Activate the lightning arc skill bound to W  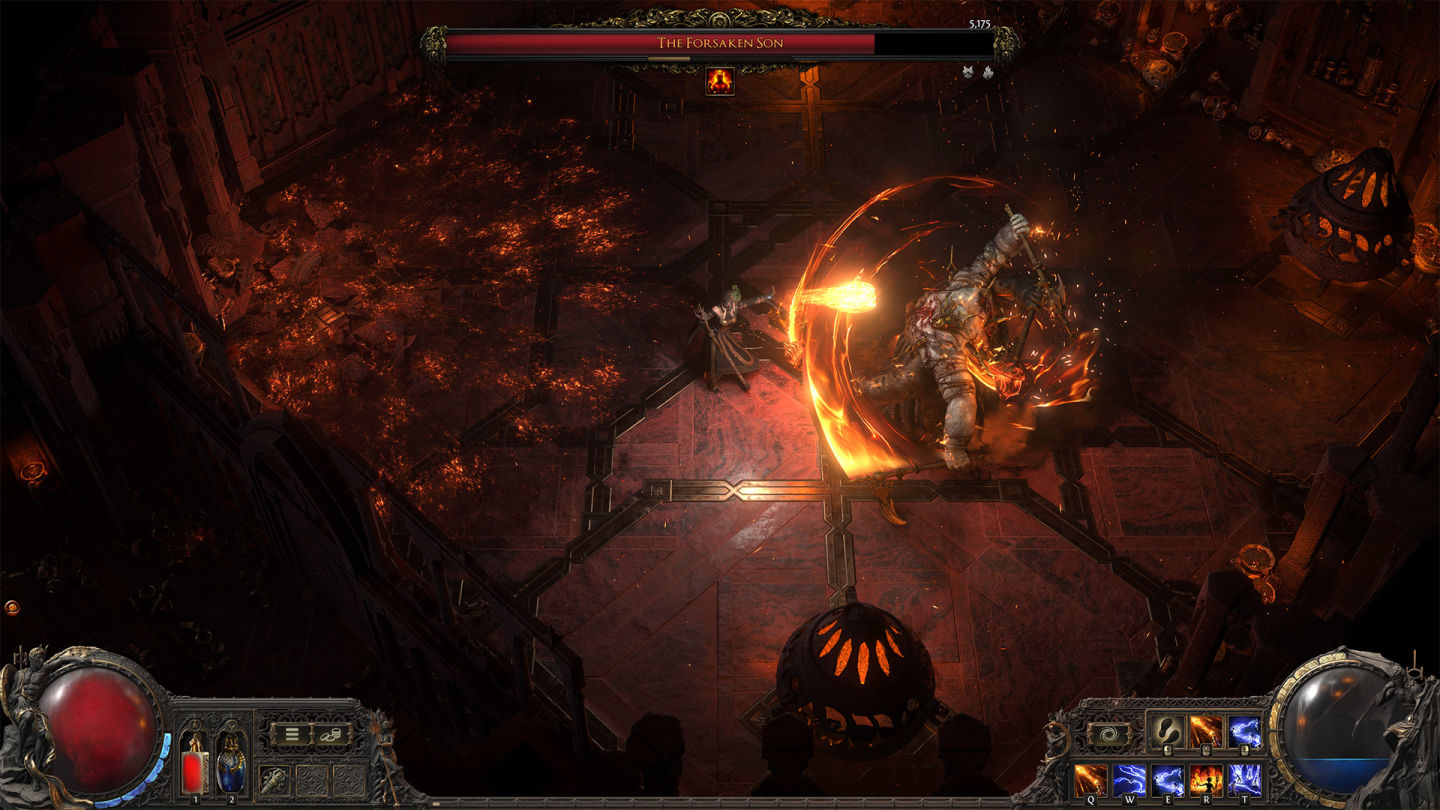[1129, 780]
